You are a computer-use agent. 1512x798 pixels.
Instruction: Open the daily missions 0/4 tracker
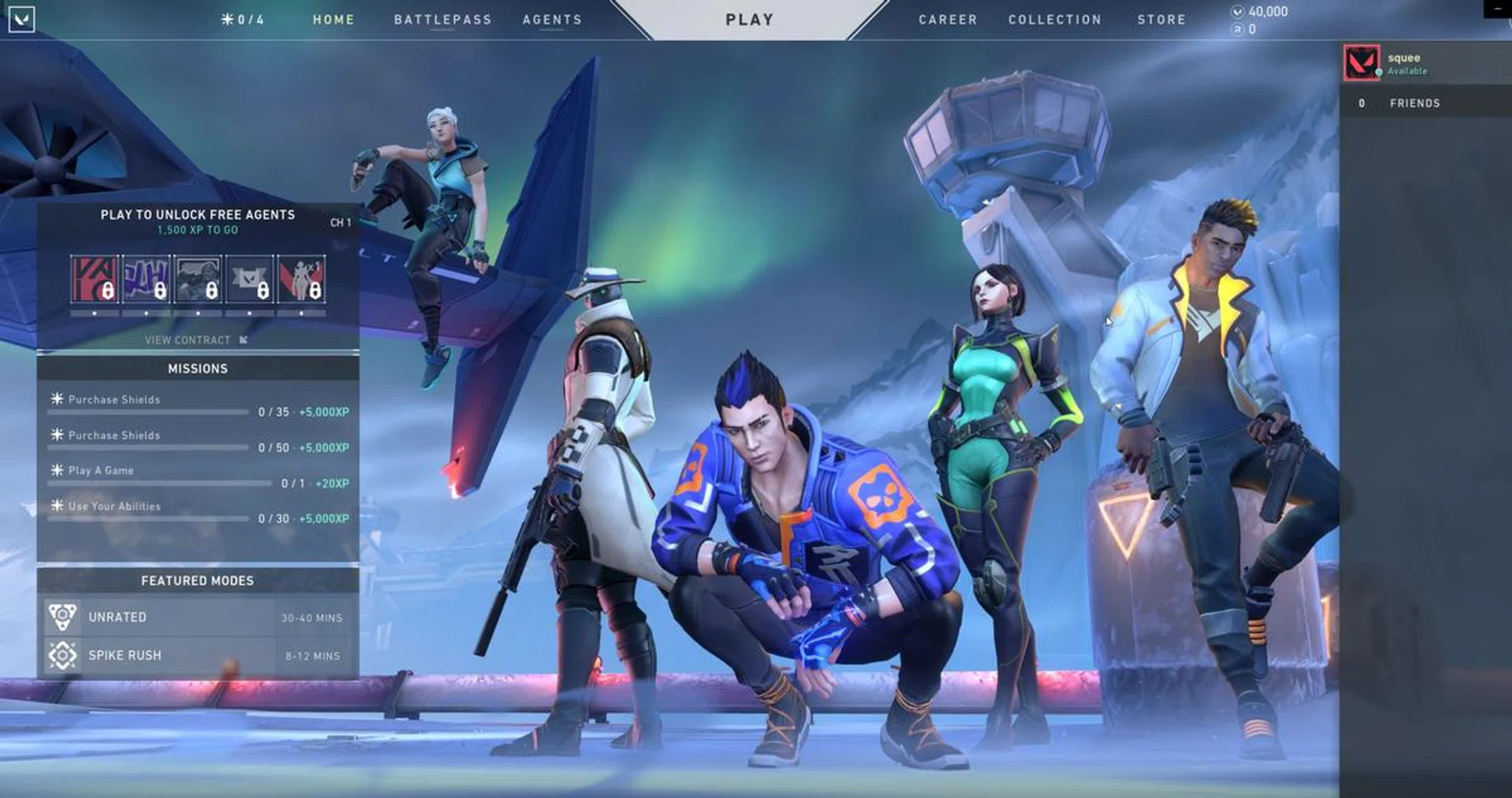tap(243, 20)
